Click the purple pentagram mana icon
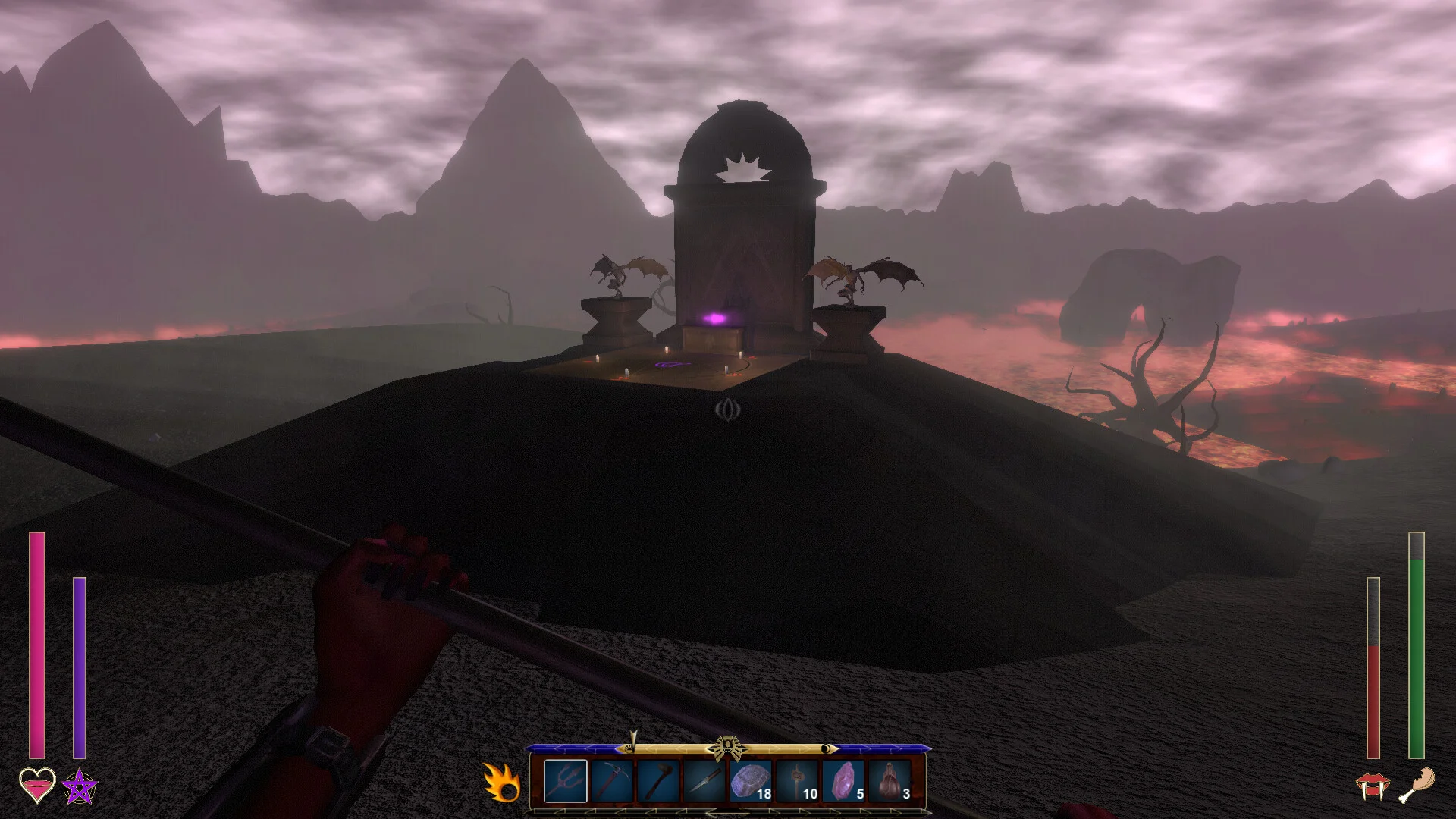Image resolution: width=1456 pixels, height=819 pixels. (80, 786)
